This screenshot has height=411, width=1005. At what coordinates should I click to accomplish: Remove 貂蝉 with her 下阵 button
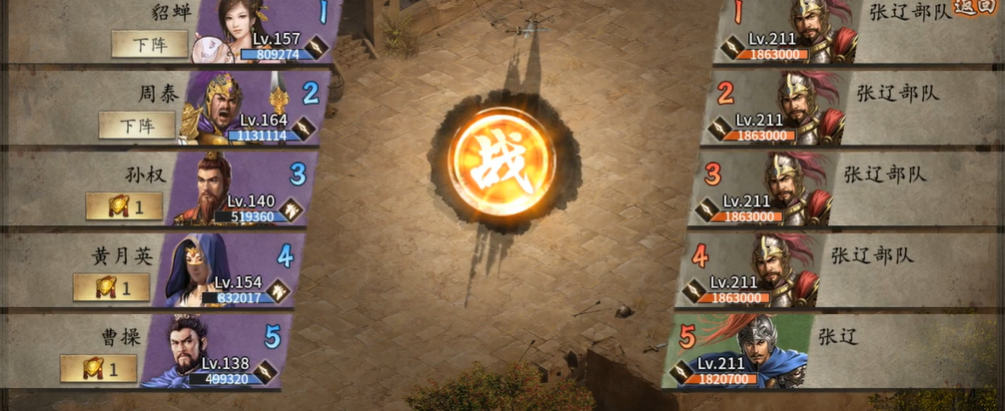150,44
